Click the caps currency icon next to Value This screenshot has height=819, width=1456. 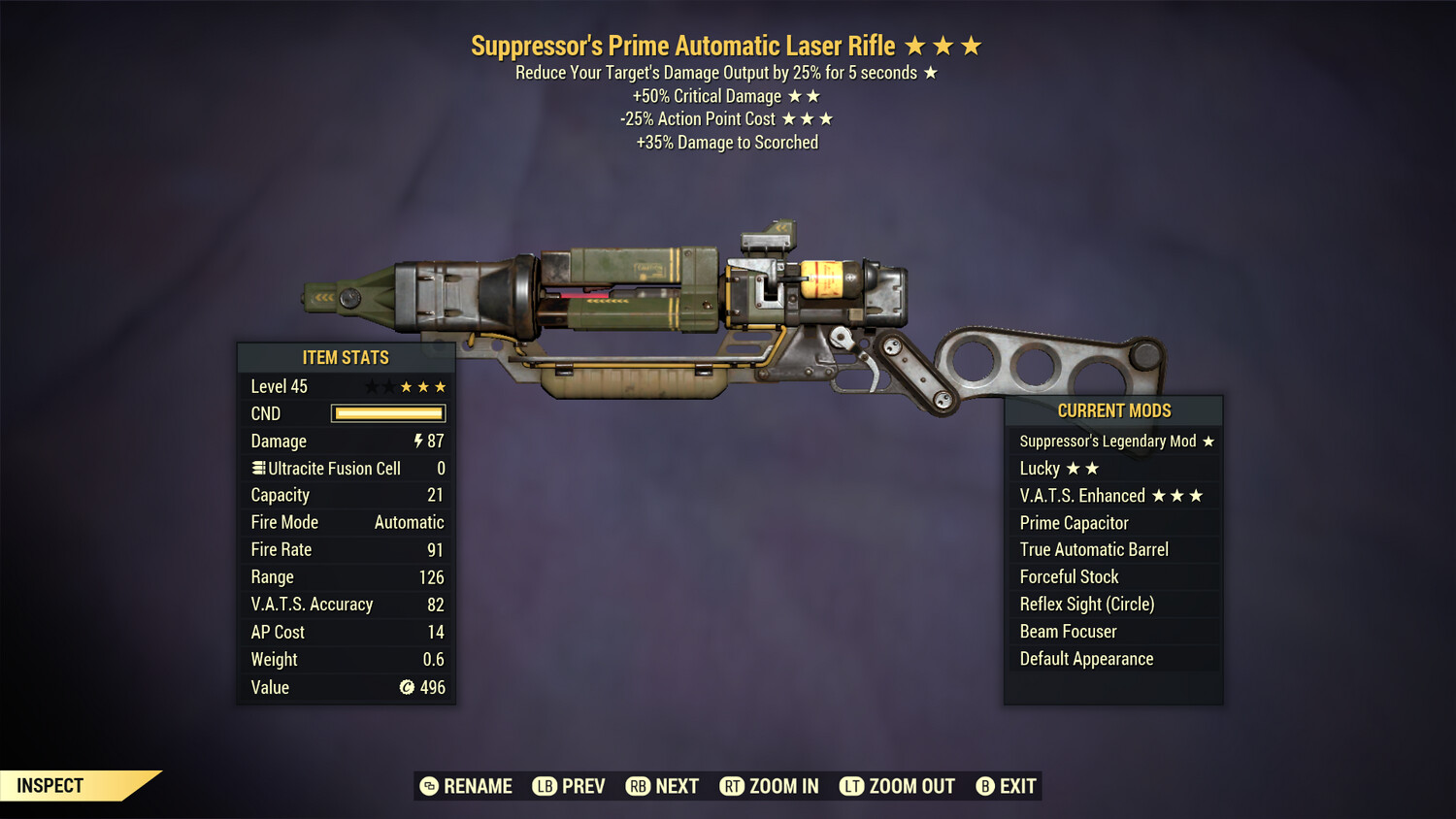pos(407,688)
